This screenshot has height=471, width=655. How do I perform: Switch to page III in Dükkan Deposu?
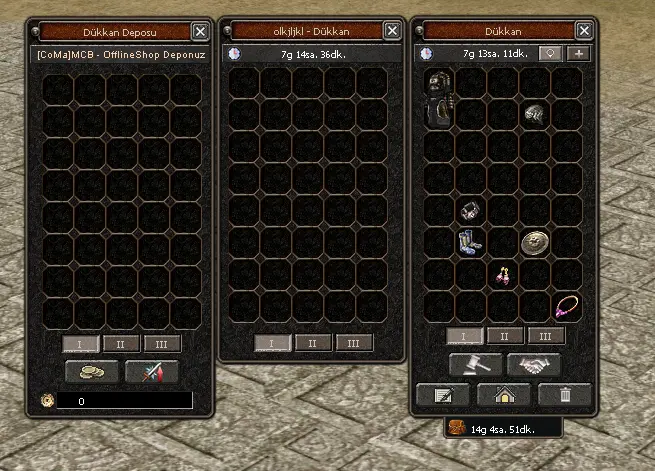(x=161, y=343)
